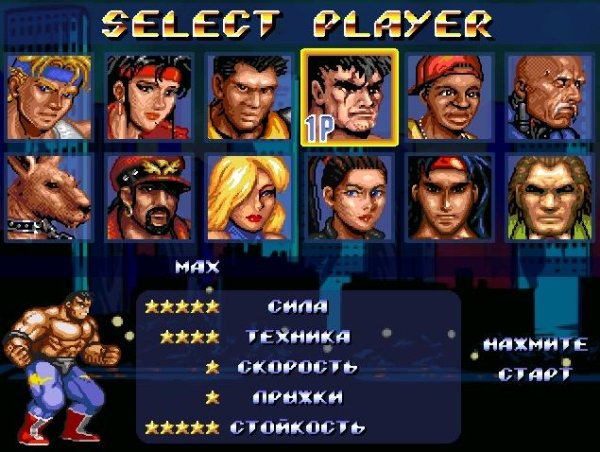Image resolution: width=600 pixels, height=452 pixels.
Task: Choose the kid wearing a red cap
Action: tap(450, 97)
